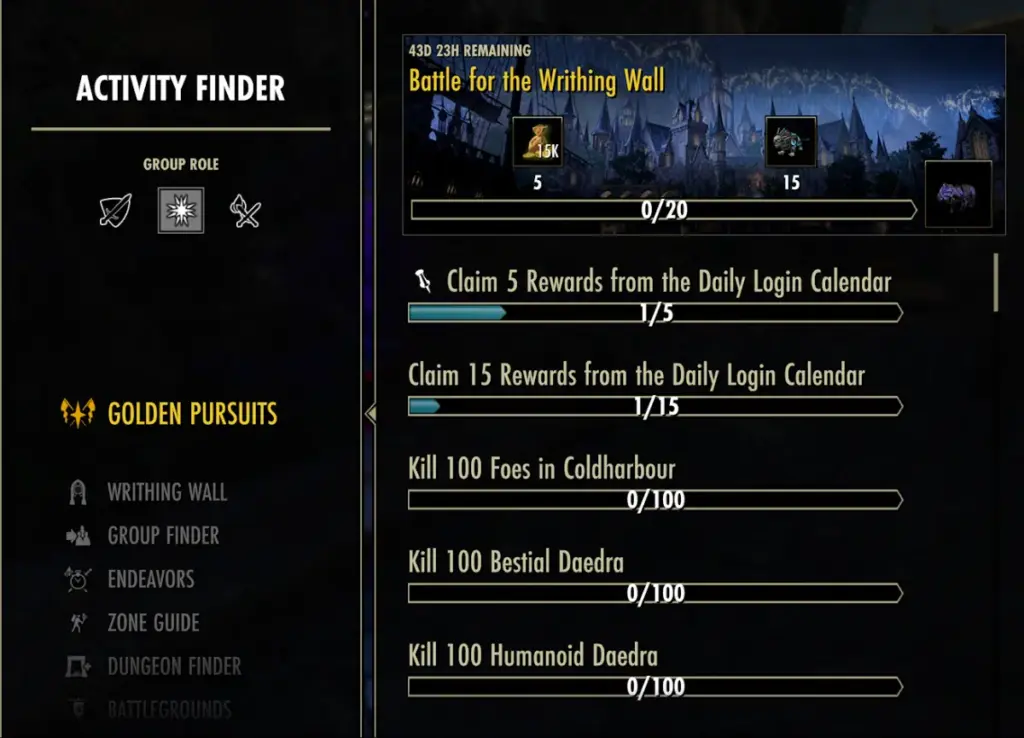Open the Golden Pursuits category
Screen dimensions: 1024x738
tap(192, 414)
